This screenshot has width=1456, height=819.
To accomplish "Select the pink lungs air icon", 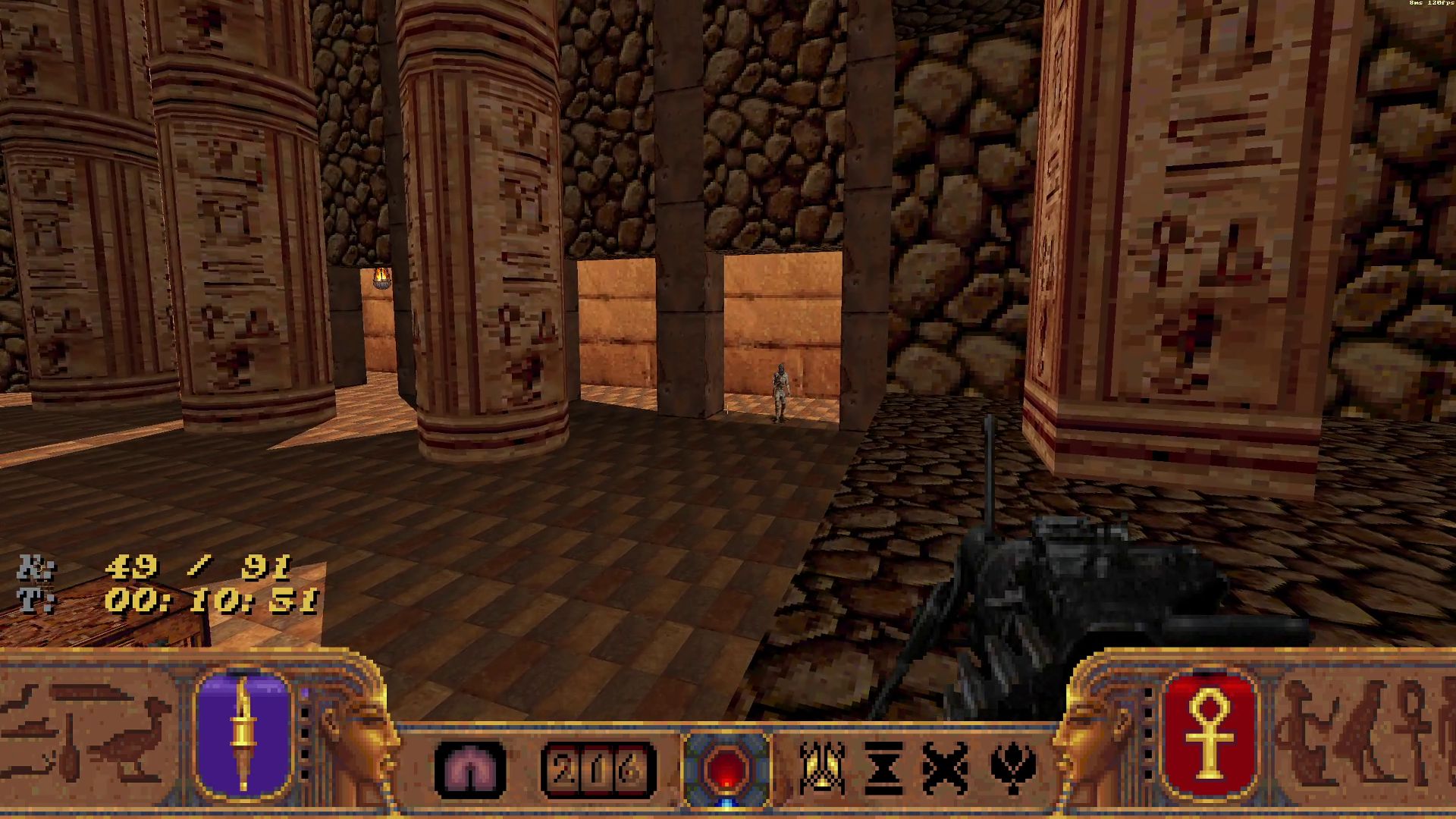I will tap(470, 769).
